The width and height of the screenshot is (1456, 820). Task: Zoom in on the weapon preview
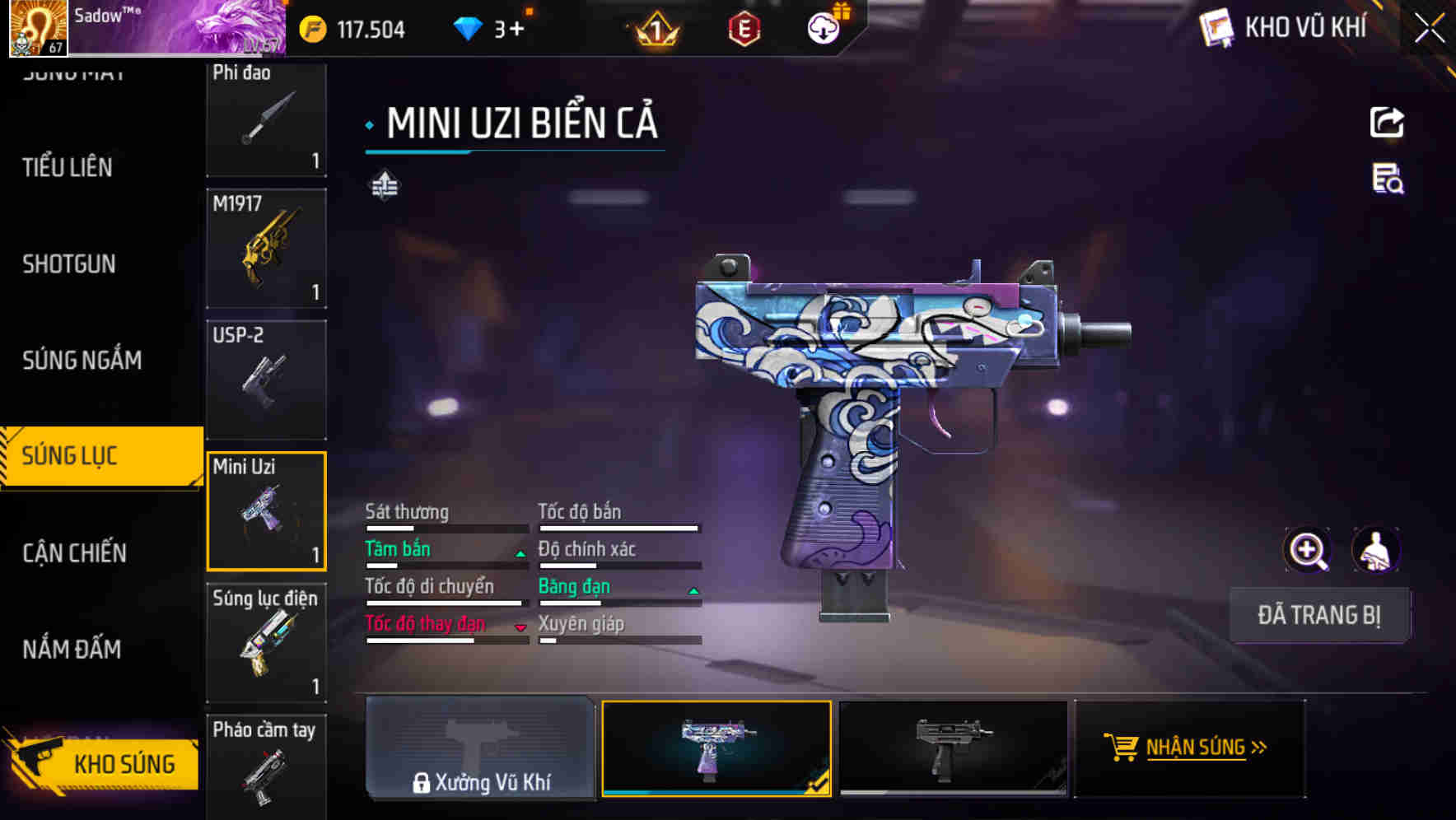coord(1307,550)
